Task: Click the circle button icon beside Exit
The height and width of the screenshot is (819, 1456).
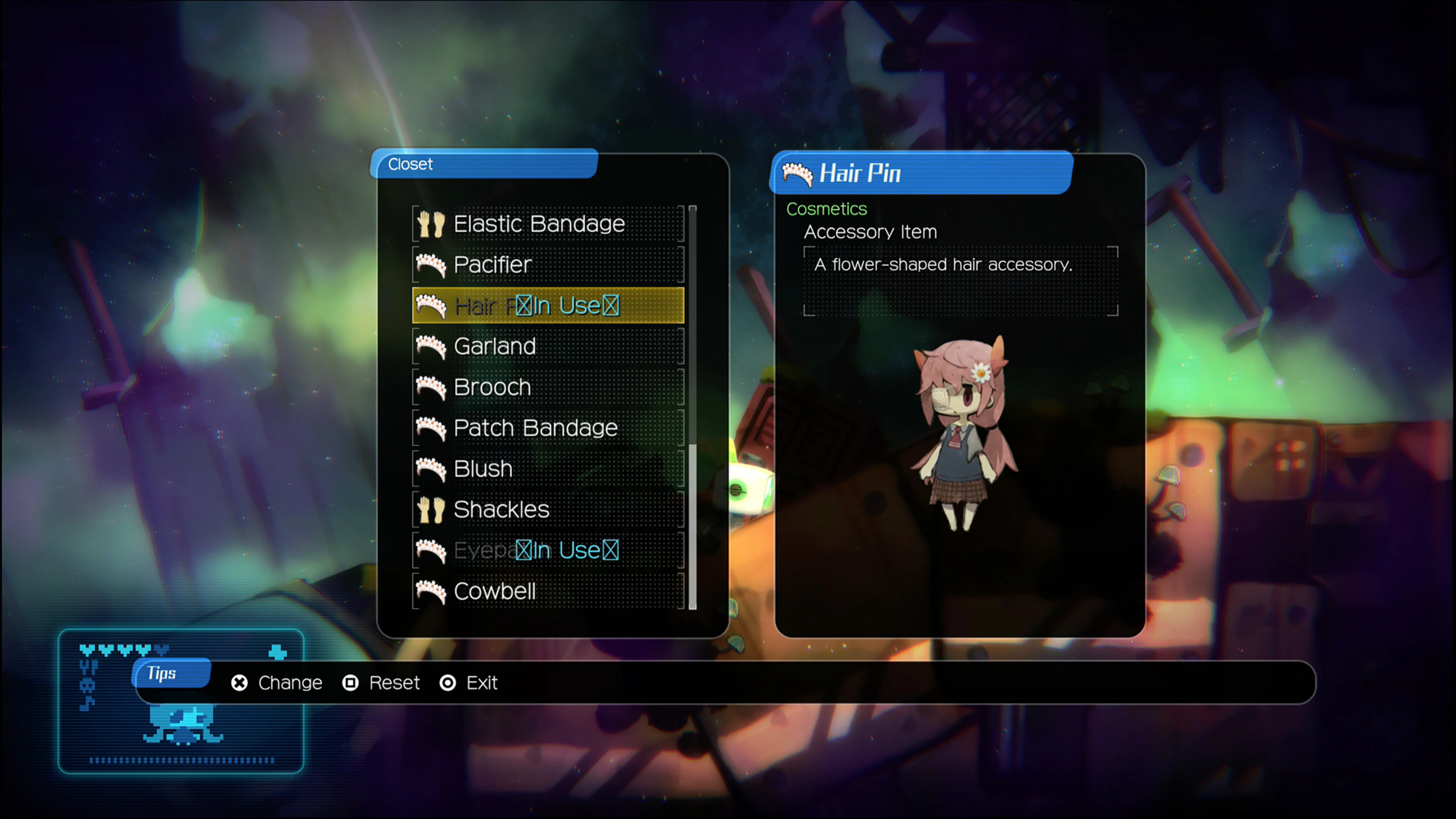Action: [448, 683]
